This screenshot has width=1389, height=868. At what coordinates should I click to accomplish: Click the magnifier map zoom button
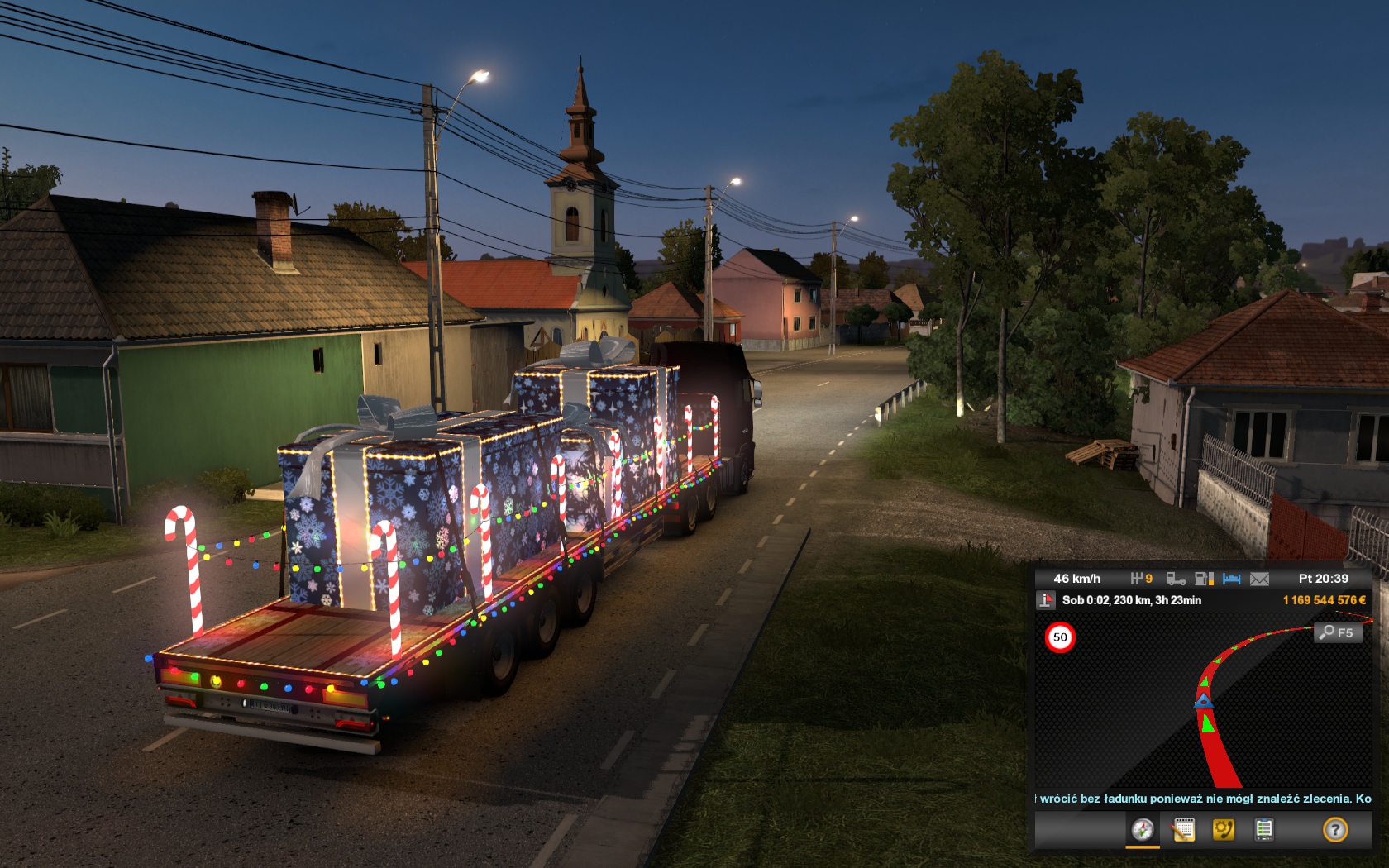(1337, 632)
